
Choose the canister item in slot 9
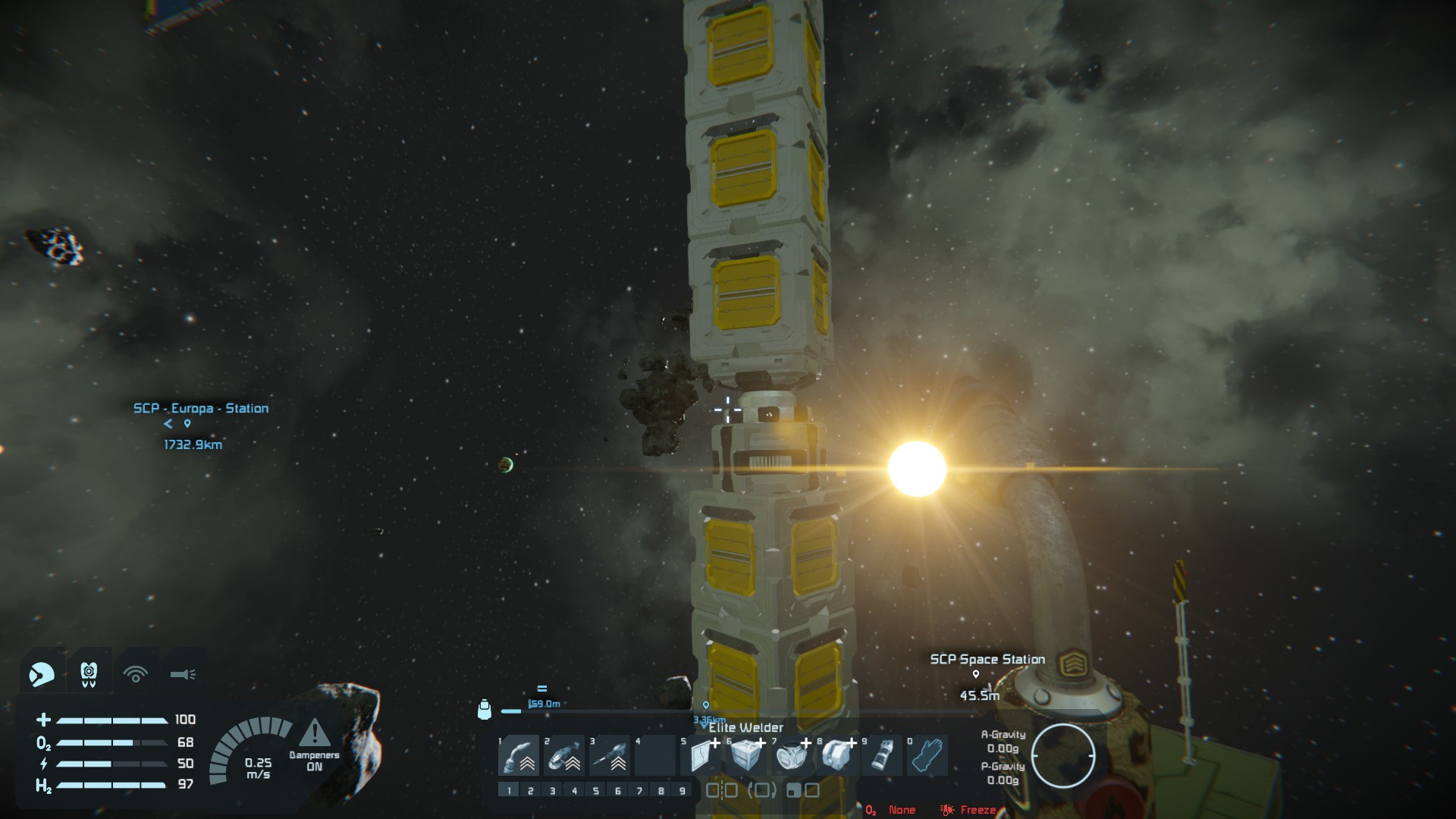[881, 755]
